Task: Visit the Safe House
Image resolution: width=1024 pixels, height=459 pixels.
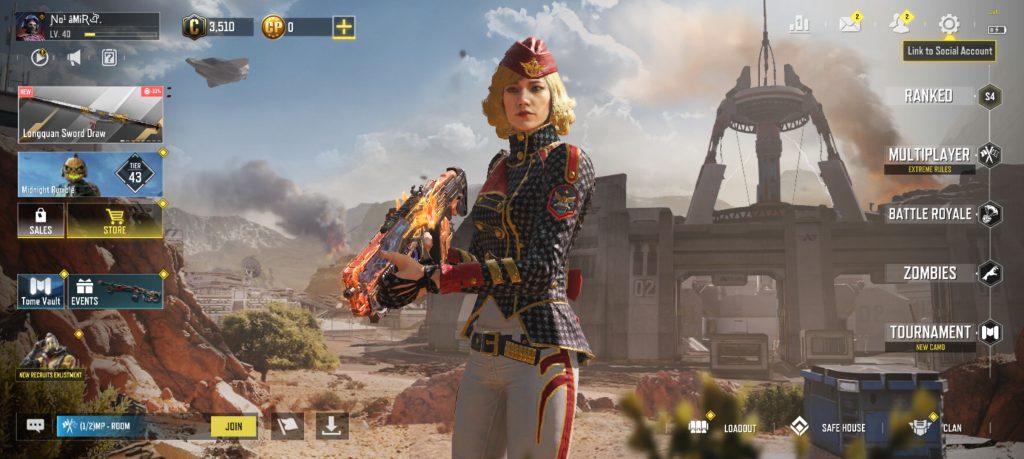Action: coord(828,427)
